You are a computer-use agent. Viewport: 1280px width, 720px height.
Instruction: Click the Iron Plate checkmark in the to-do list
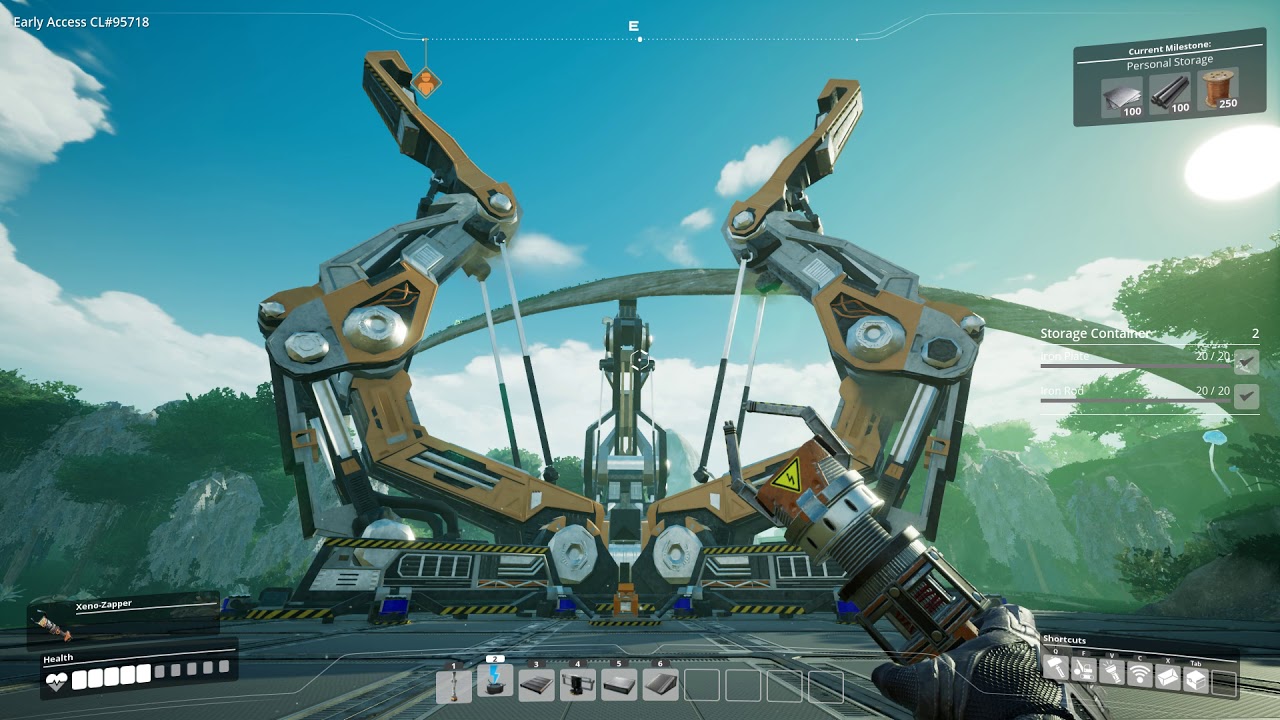[1246, 362]
